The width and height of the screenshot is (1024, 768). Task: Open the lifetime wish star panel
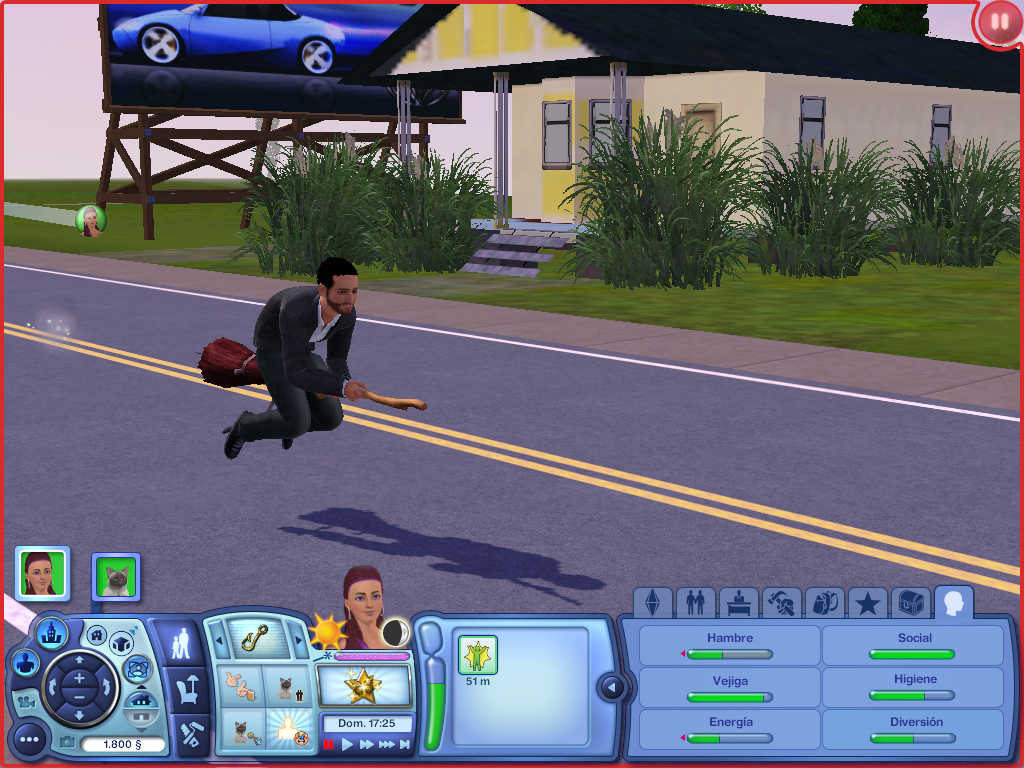(x=364, y=685)
